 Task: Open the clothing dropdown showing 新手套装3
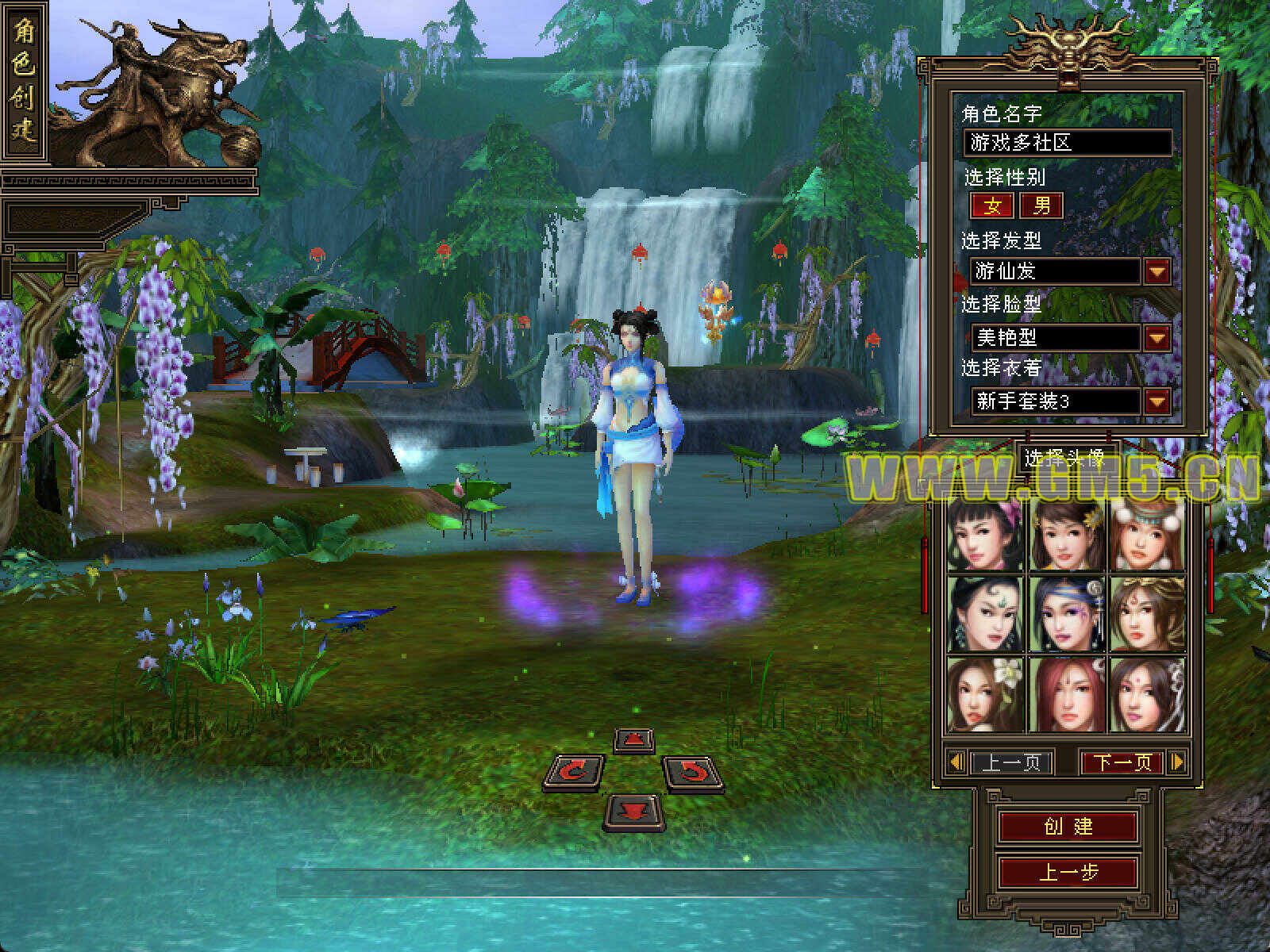(1156, 401)
